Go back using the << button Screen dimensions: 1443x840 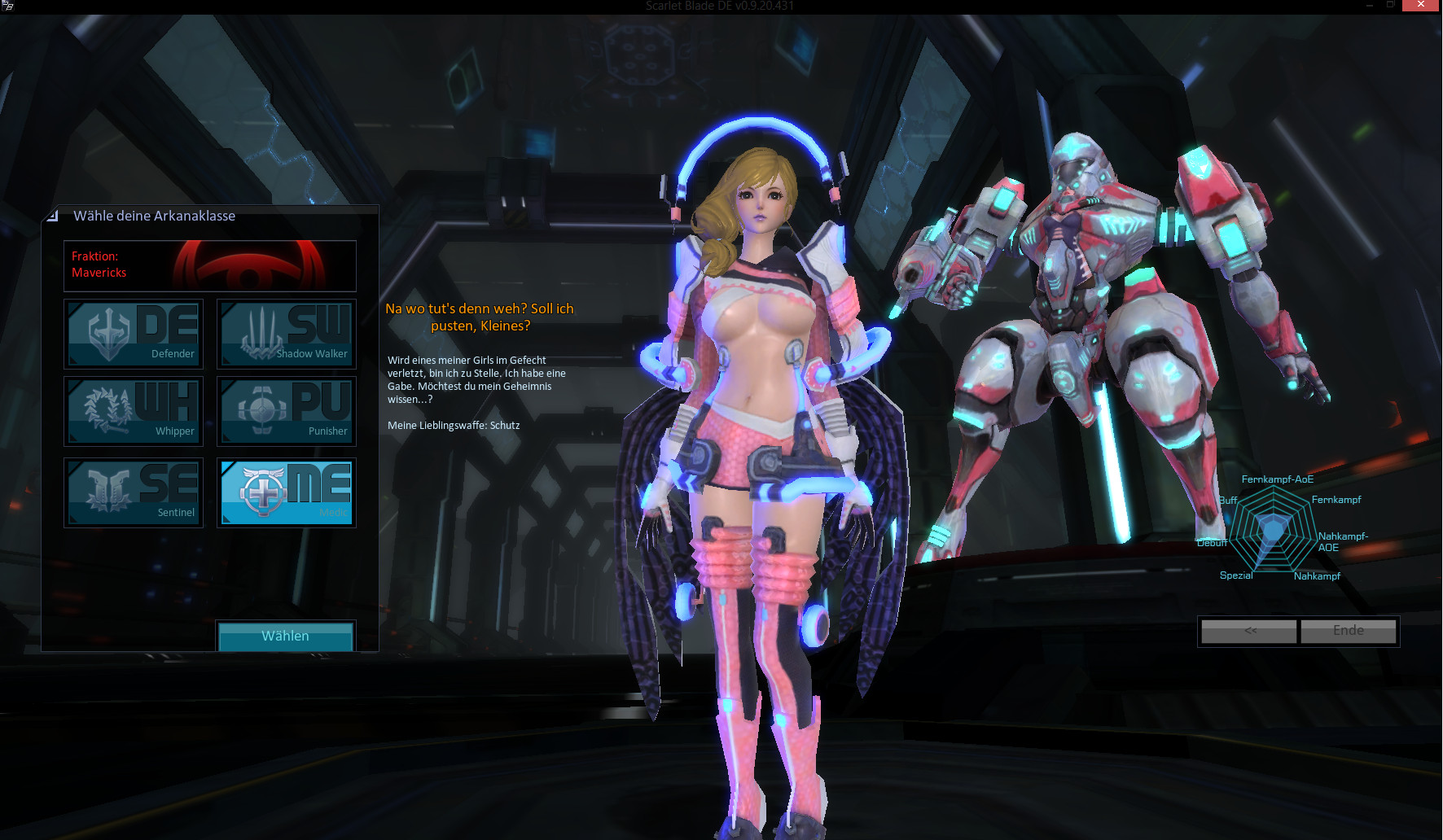point(1249,631)
